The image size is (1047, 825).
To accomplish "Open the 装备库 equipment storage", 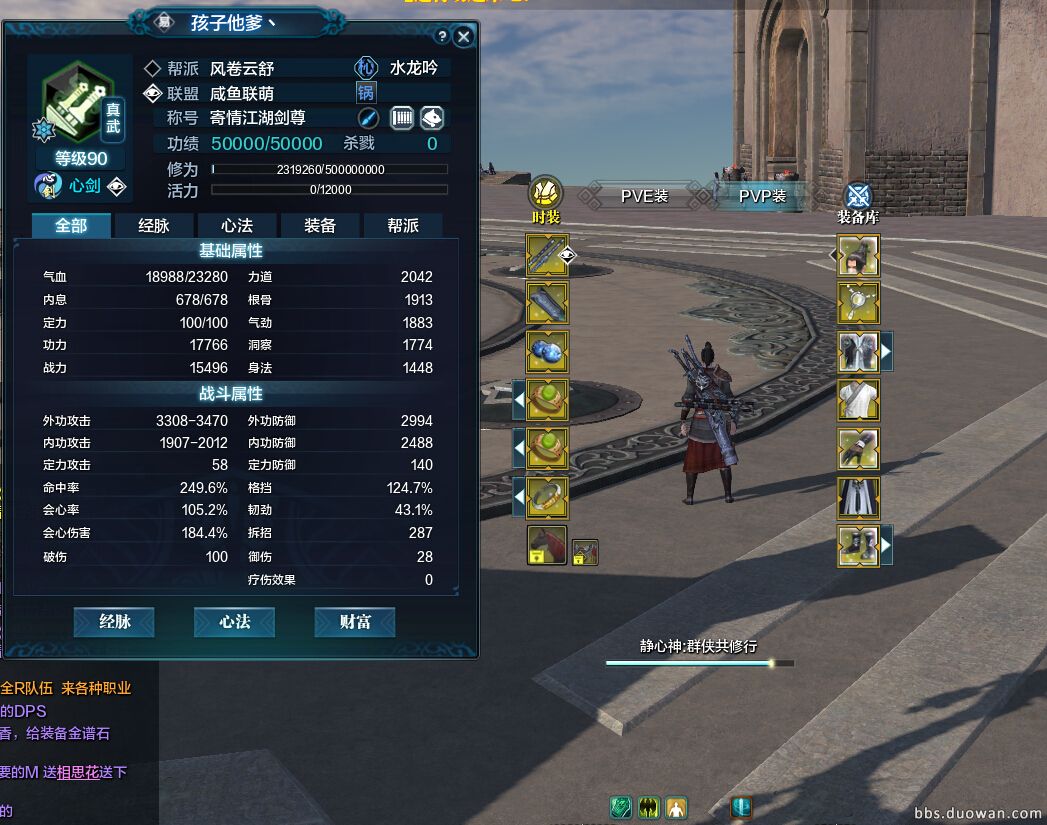I will (x=858, y=195).
